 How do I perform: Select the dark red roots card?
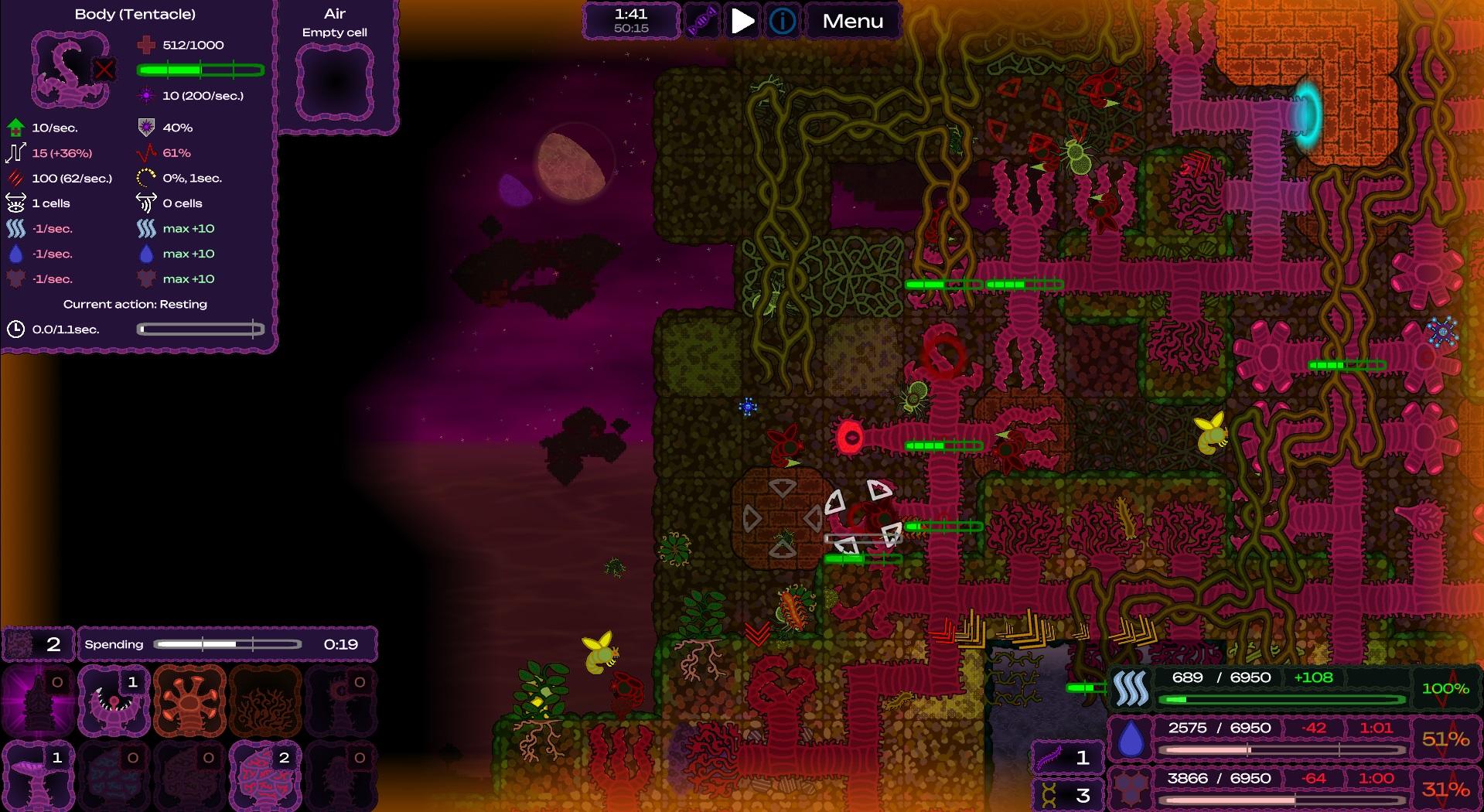(x=264, y=701)
